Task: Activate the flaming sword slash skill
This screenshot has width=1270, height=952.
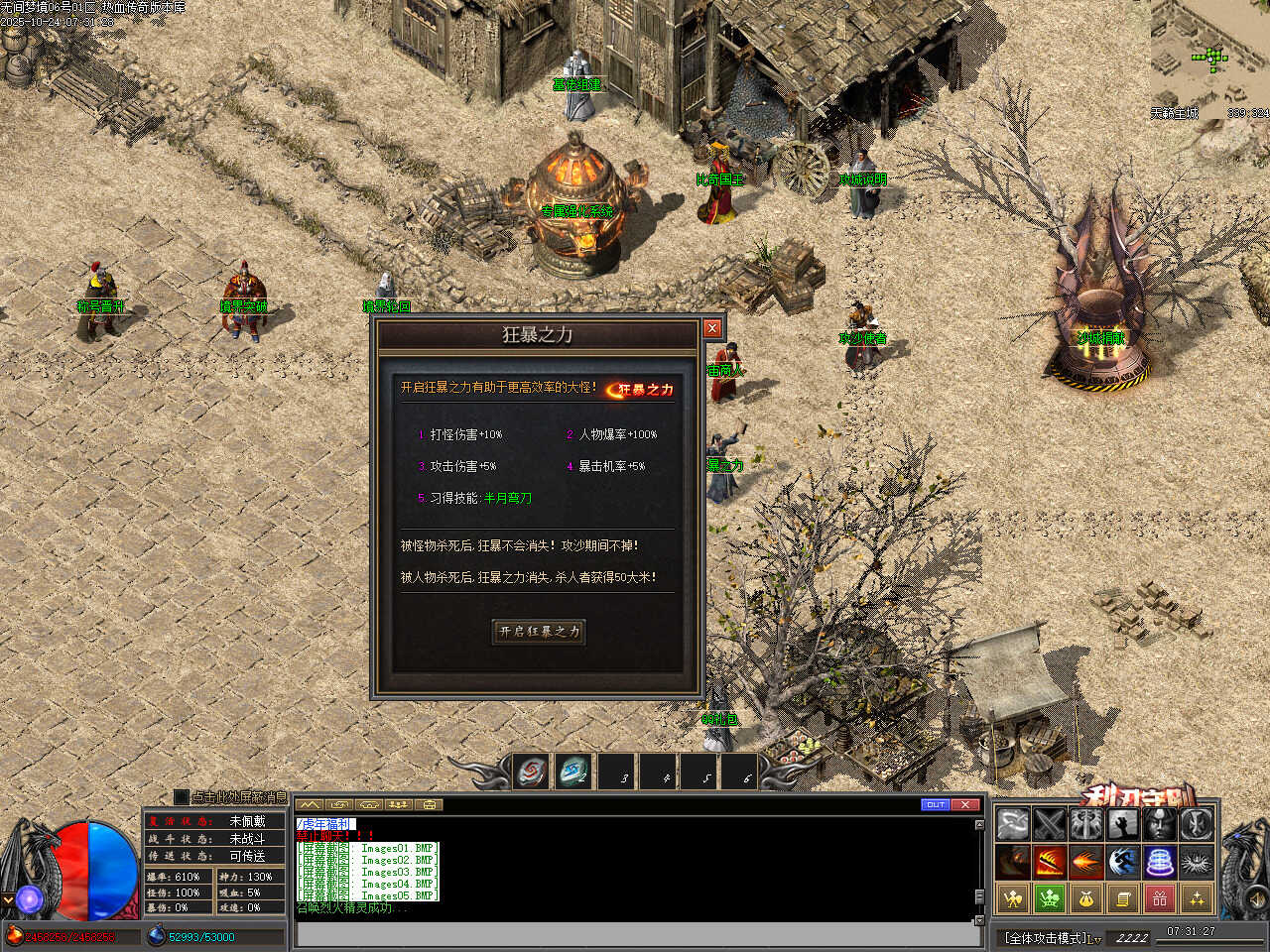Action: [x=1049, y=861]
